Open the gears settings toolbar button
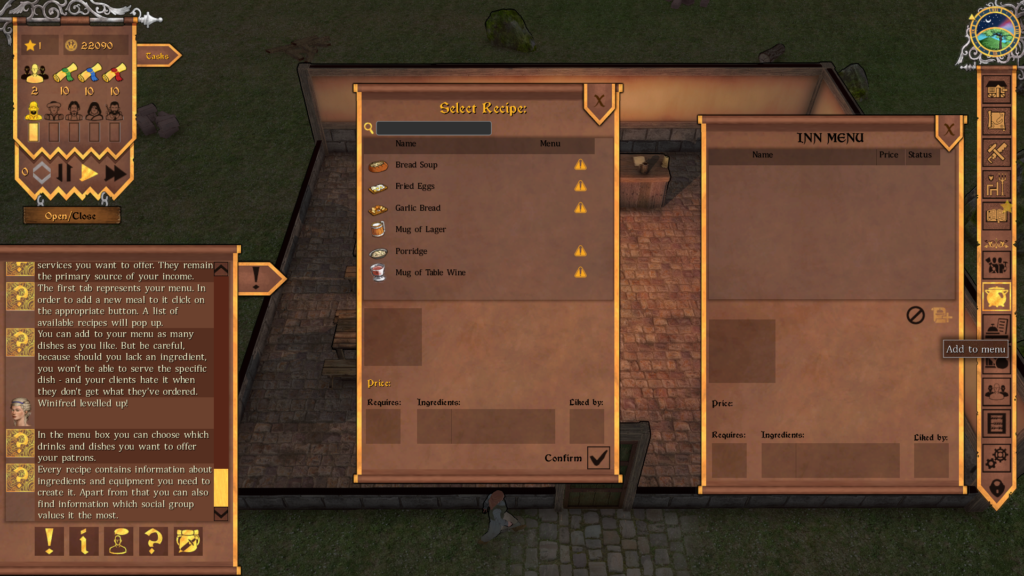This screenshot has width=1024, height=576. coord(995,458)
